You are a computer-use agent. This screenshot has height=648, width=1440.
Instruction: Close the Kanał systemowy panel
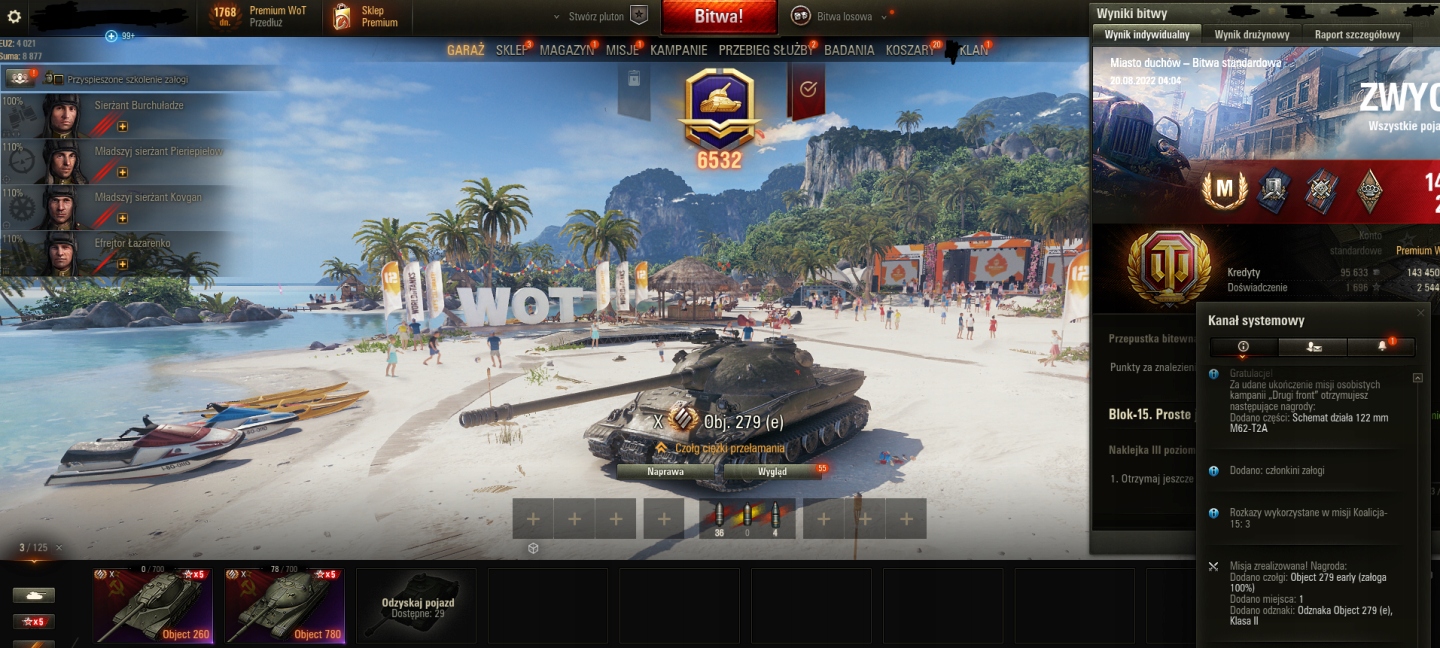pyautogui.click(x=1420, y=313)
